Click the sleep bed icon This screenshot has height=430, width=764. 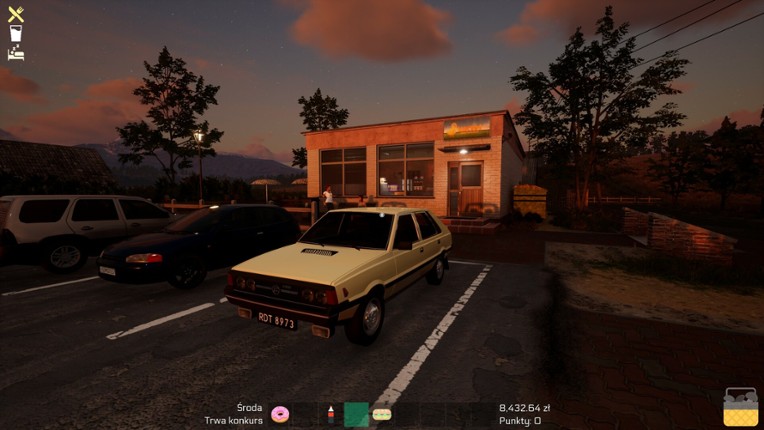(16, 52)
